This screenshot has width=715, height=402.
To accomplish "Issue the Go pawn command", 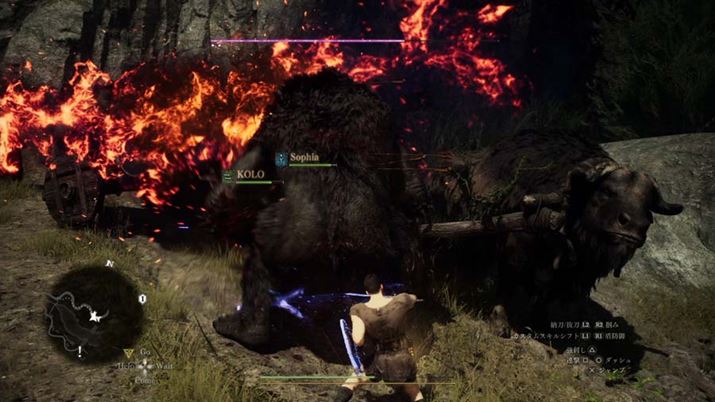I will click(144, 353).
